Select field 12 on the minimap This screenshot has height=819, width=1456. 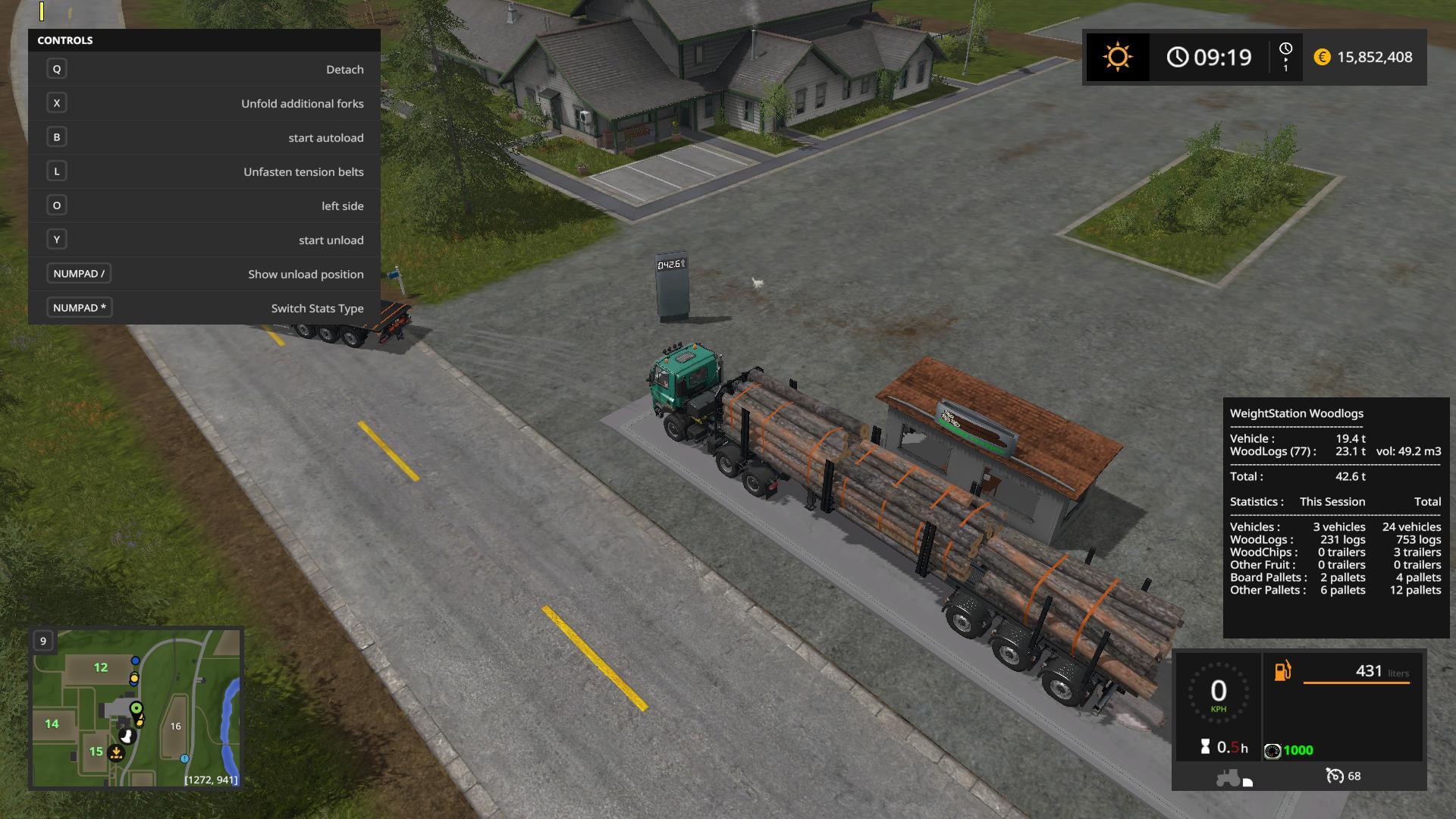pyautogui.click(x=101, y=667)
